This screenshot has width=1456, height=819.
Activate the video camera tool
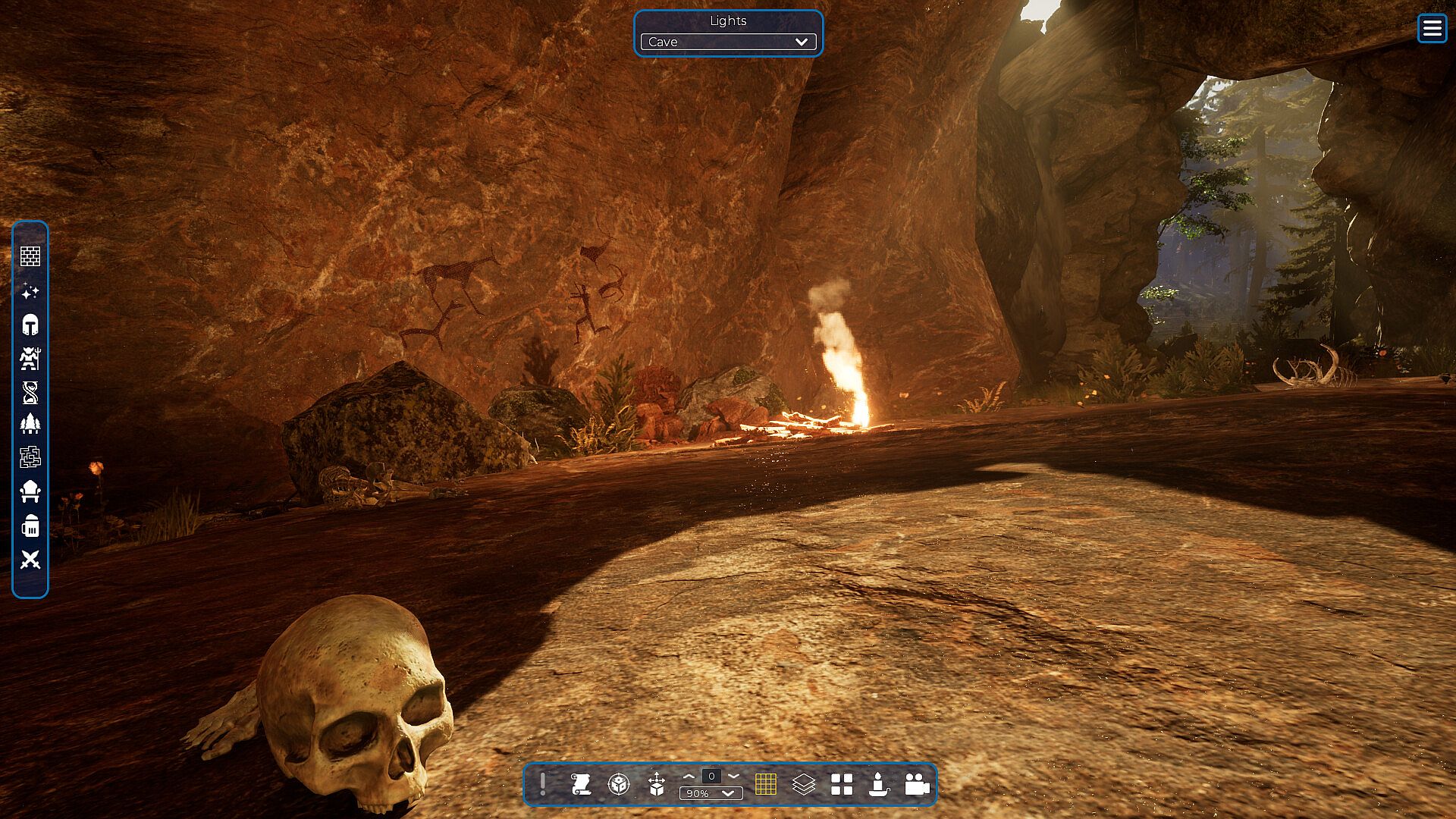point(917,784)
